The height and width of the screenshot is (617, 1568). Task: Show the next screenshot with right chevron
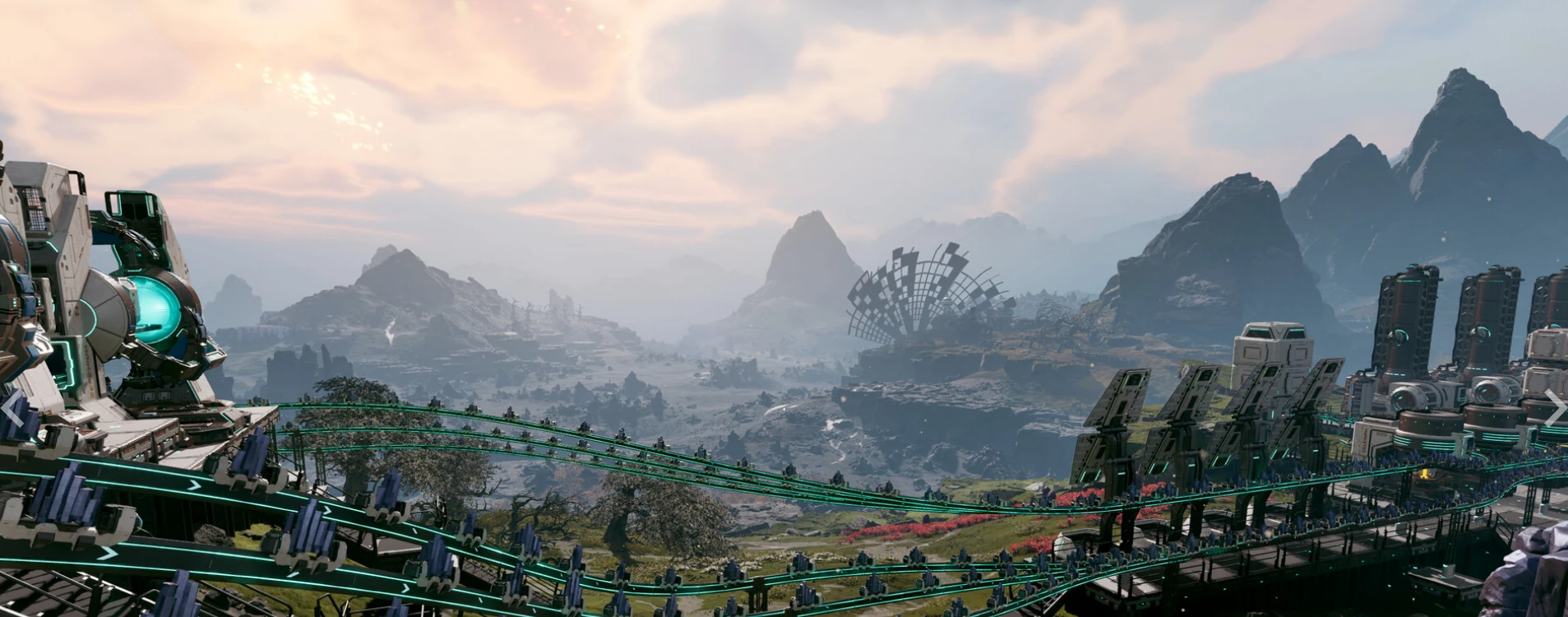[1555, 408]
